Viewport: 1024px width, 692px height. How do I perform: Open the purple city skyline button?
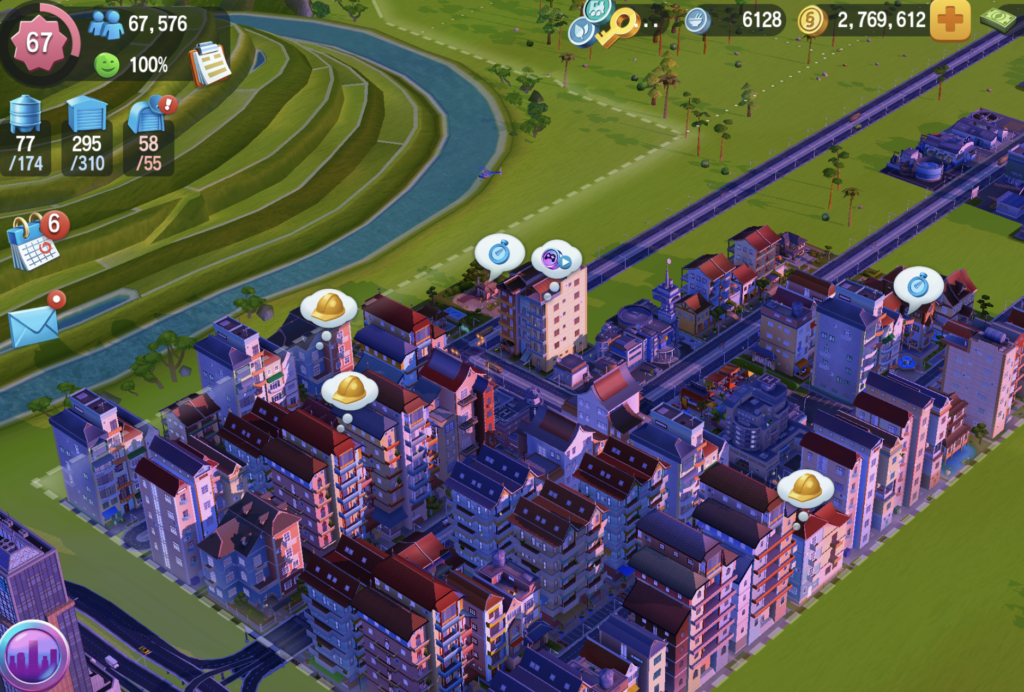pyautogui.click(x=32, y=657)
